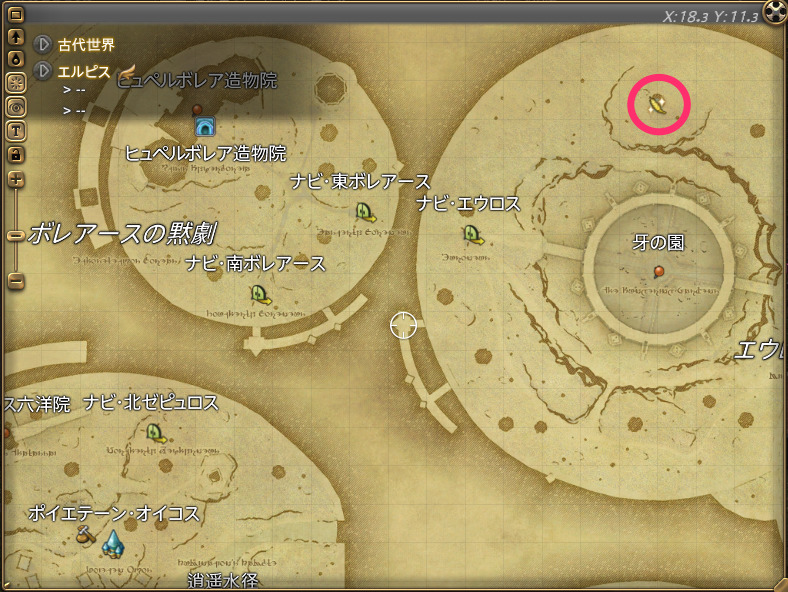Image resolution: width=788 pixels, height=592 pixels.
Task: Click the zoom slider handle
Action: (16, 236)
